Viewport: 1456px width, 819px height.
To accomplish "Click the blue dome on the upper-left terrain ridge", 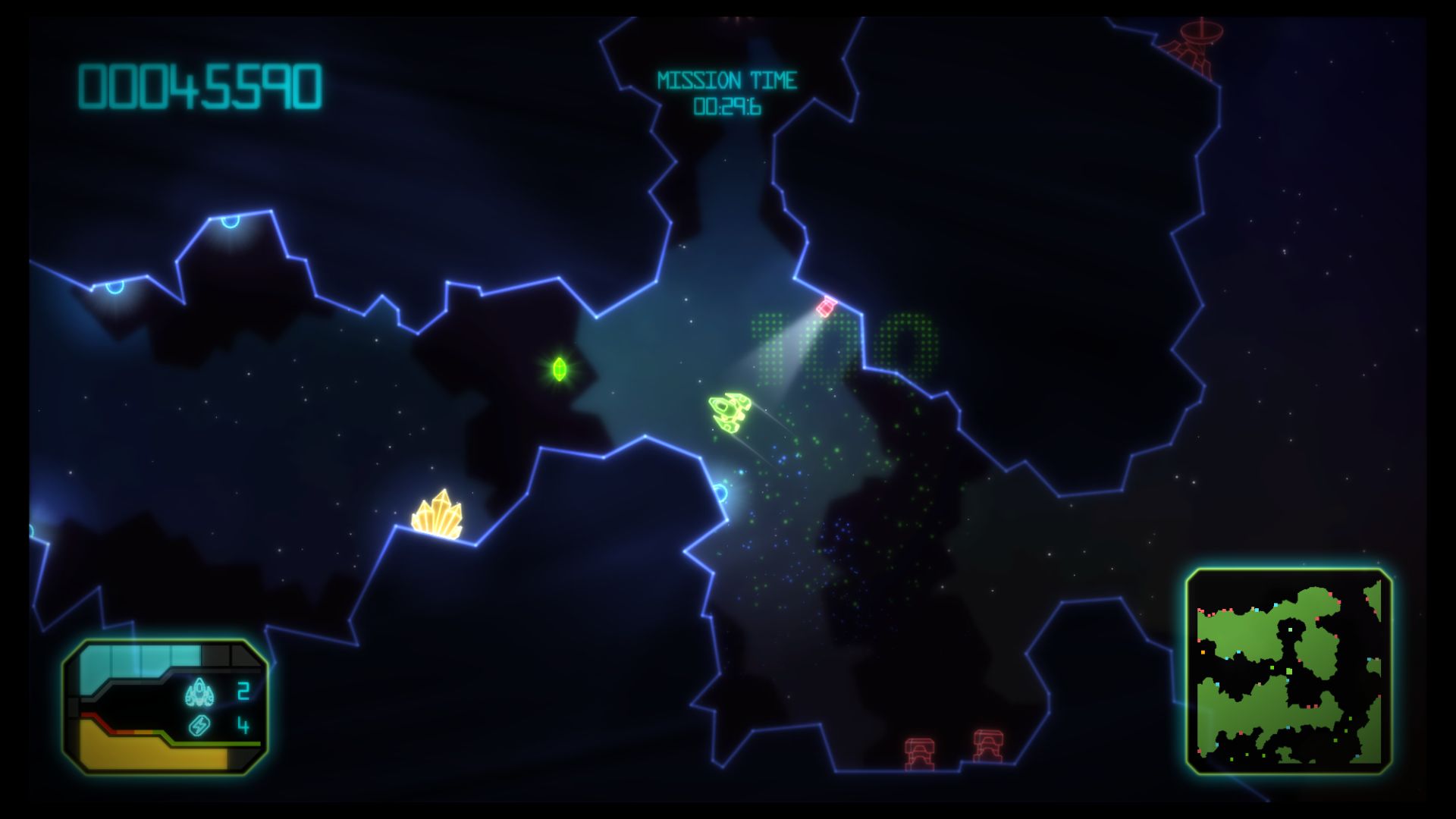I will coord(229,220).
